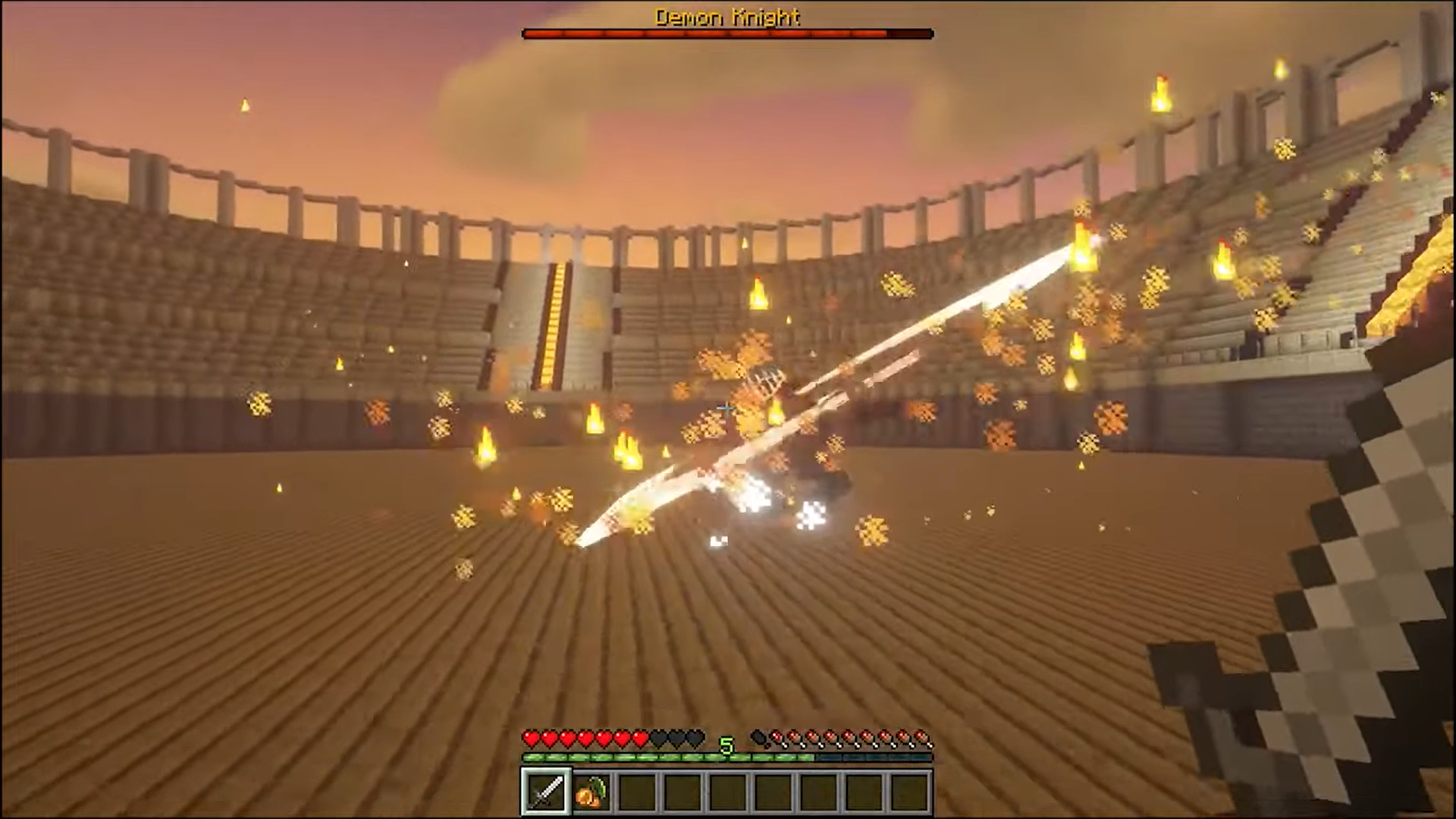1456x819 pixels.
Task: Click the Demon Knight name label
Action: click(x=726, y=17)
